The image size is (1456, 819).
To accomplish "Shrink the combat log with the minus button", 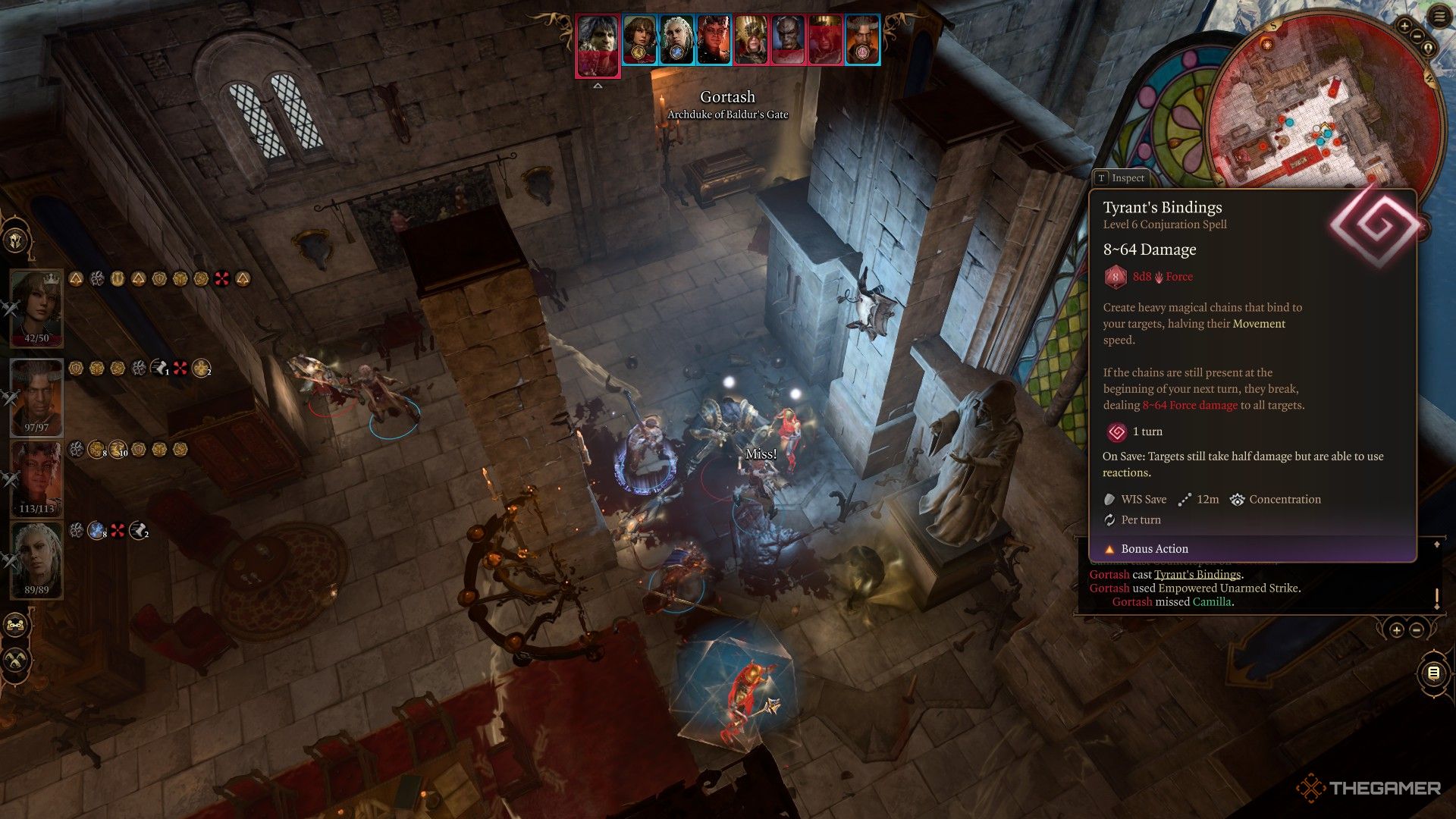I will tap(1417, 630).
